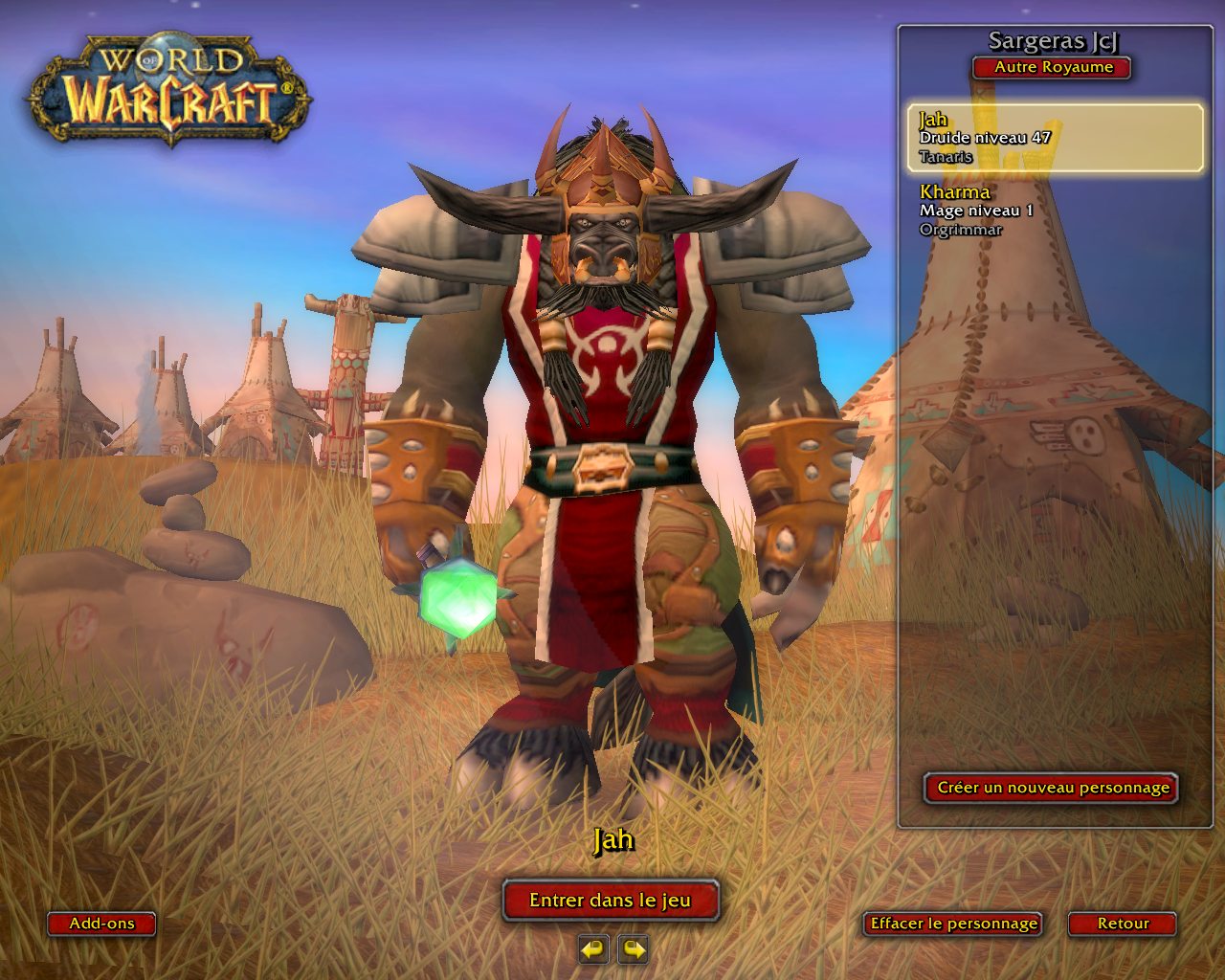Click Entrer dans le jeu
The width and height of the screenshot is (1225, 980).
pyautogui.click(x=611, y=901)
